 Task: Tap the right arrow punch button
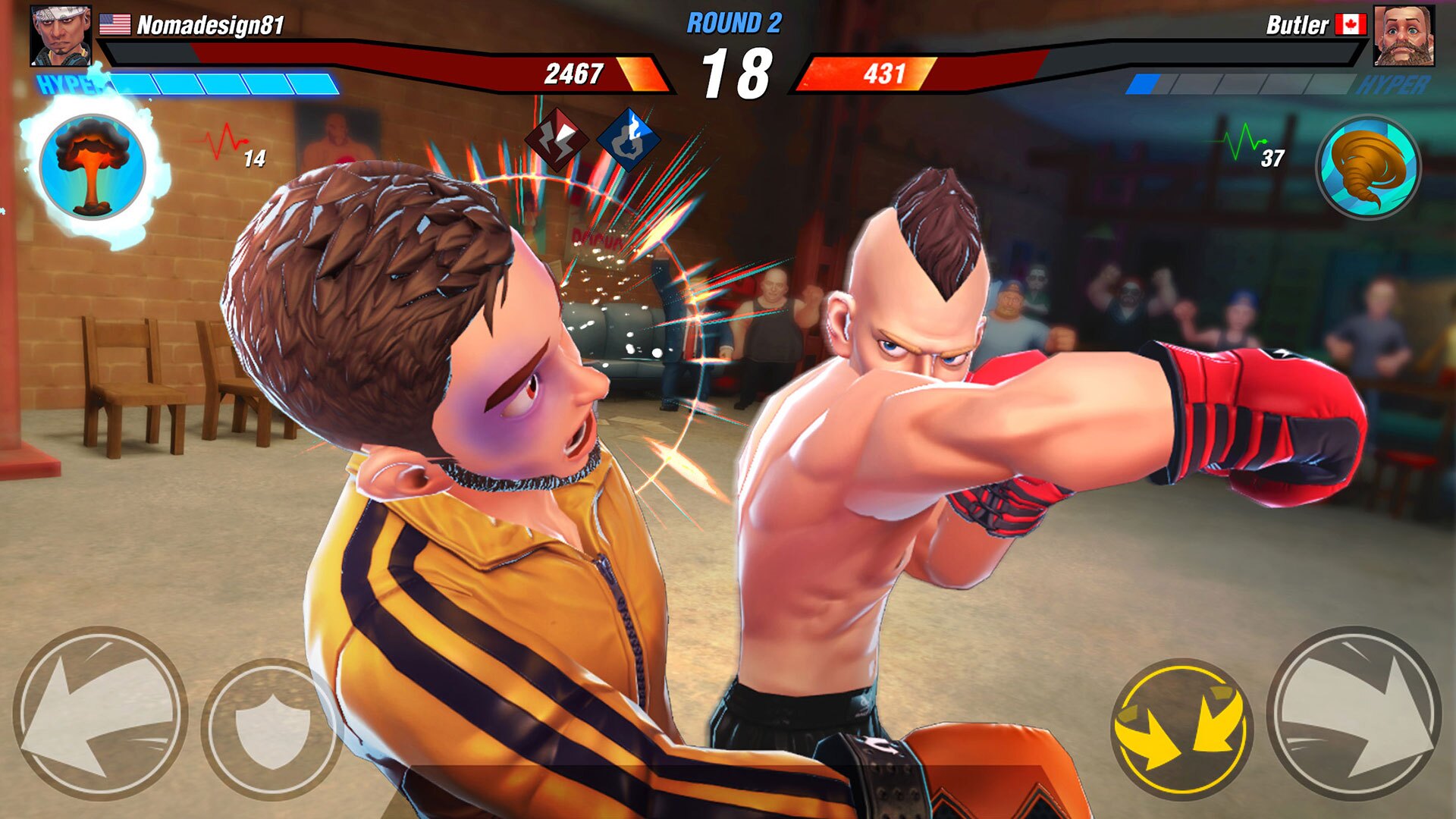1354,713
